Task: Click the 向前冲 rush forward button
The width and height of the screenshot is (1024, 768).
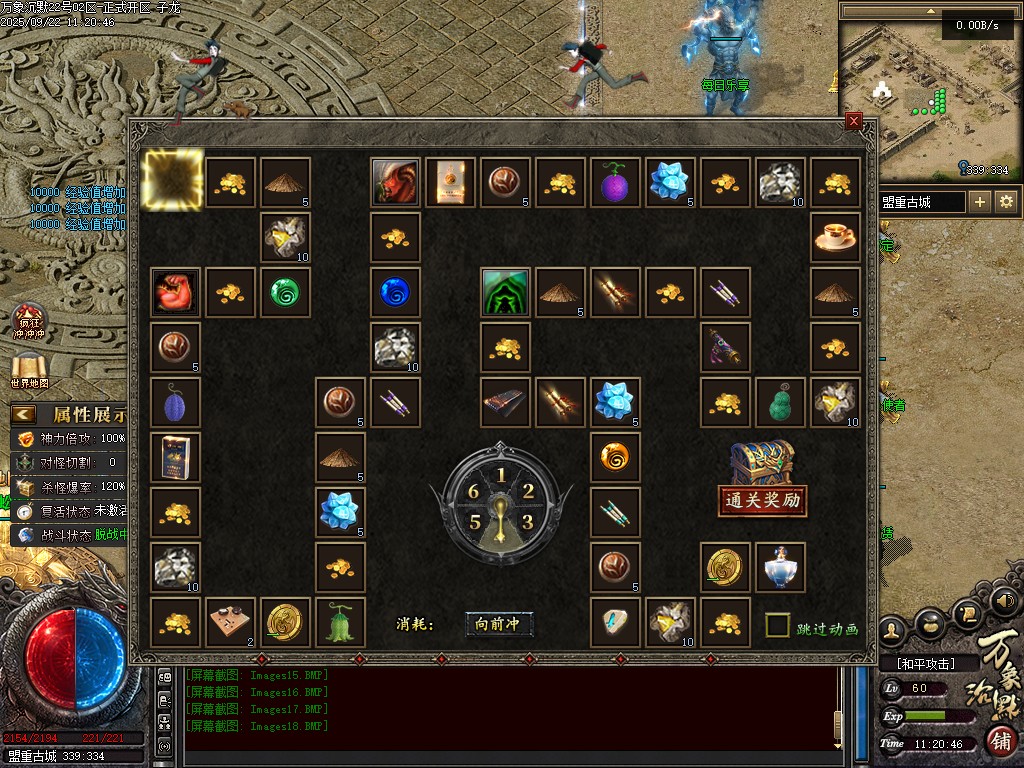Action: pyautogui.click(x=499, y=624)
